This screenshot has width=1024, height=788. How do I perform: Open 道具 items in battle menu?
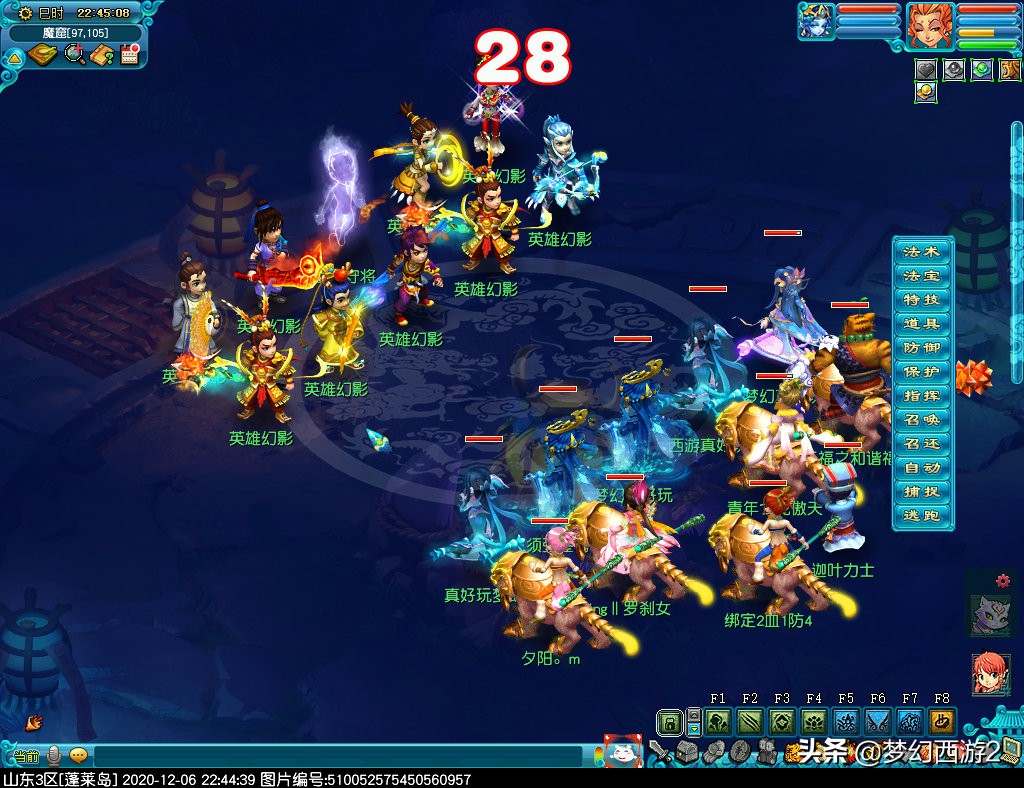[x=922, y=323]
